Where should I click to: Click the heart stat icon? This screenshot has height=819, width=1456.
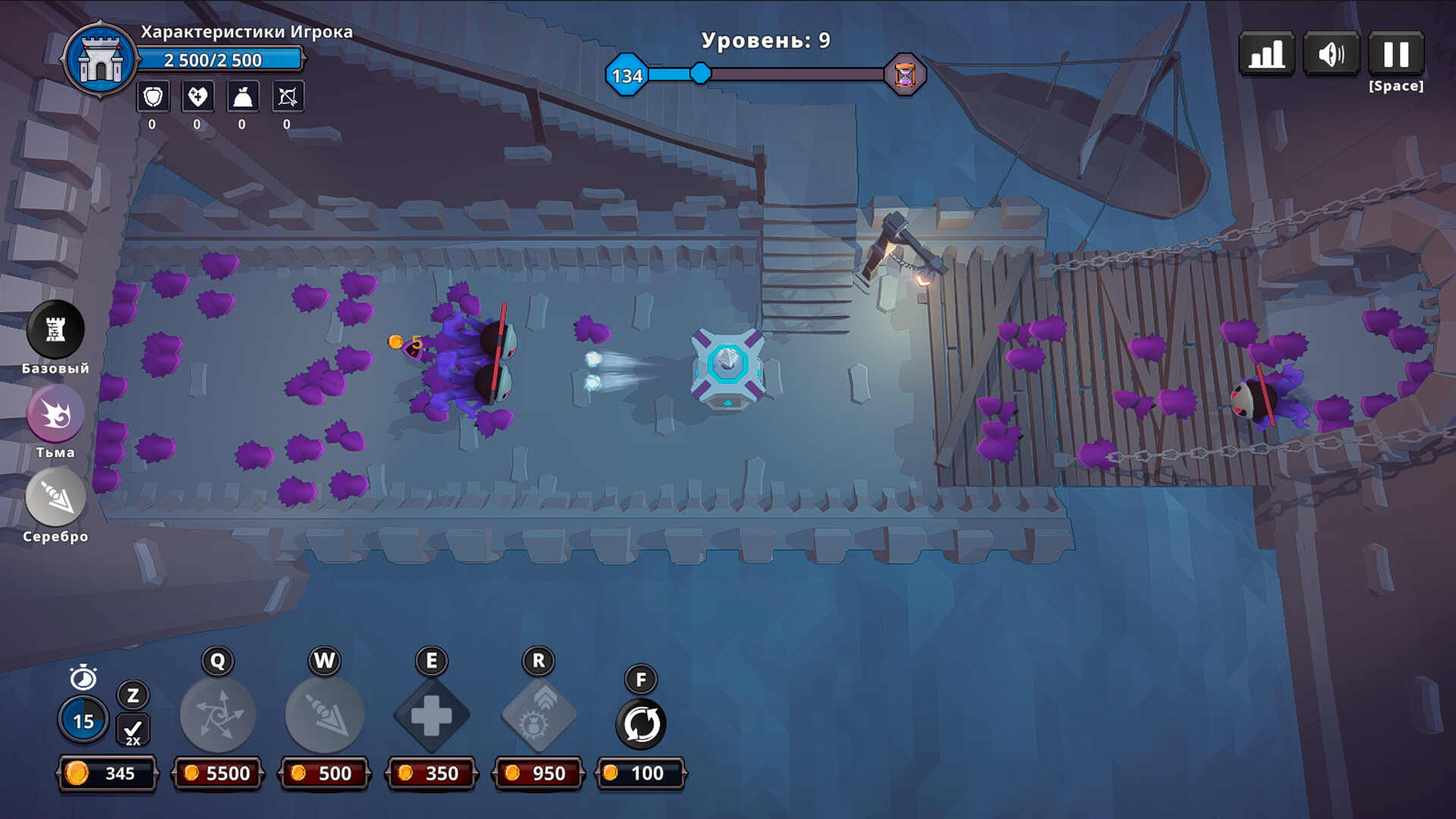pos(197,96)
